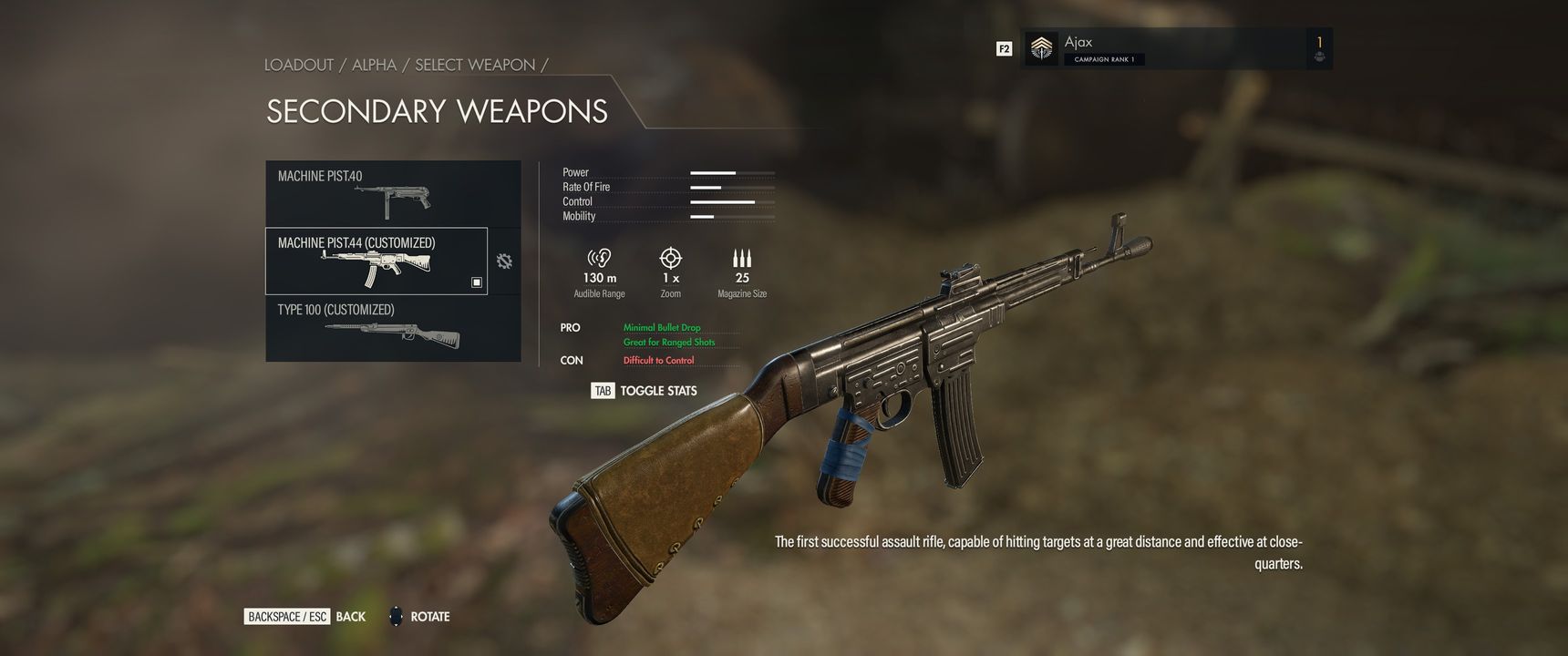This screenshot has height=656, width=1568.
Task: Choose the Machine Pist.44 (Customized) entry
Action: pyautogui.click(x=377, y=261)
